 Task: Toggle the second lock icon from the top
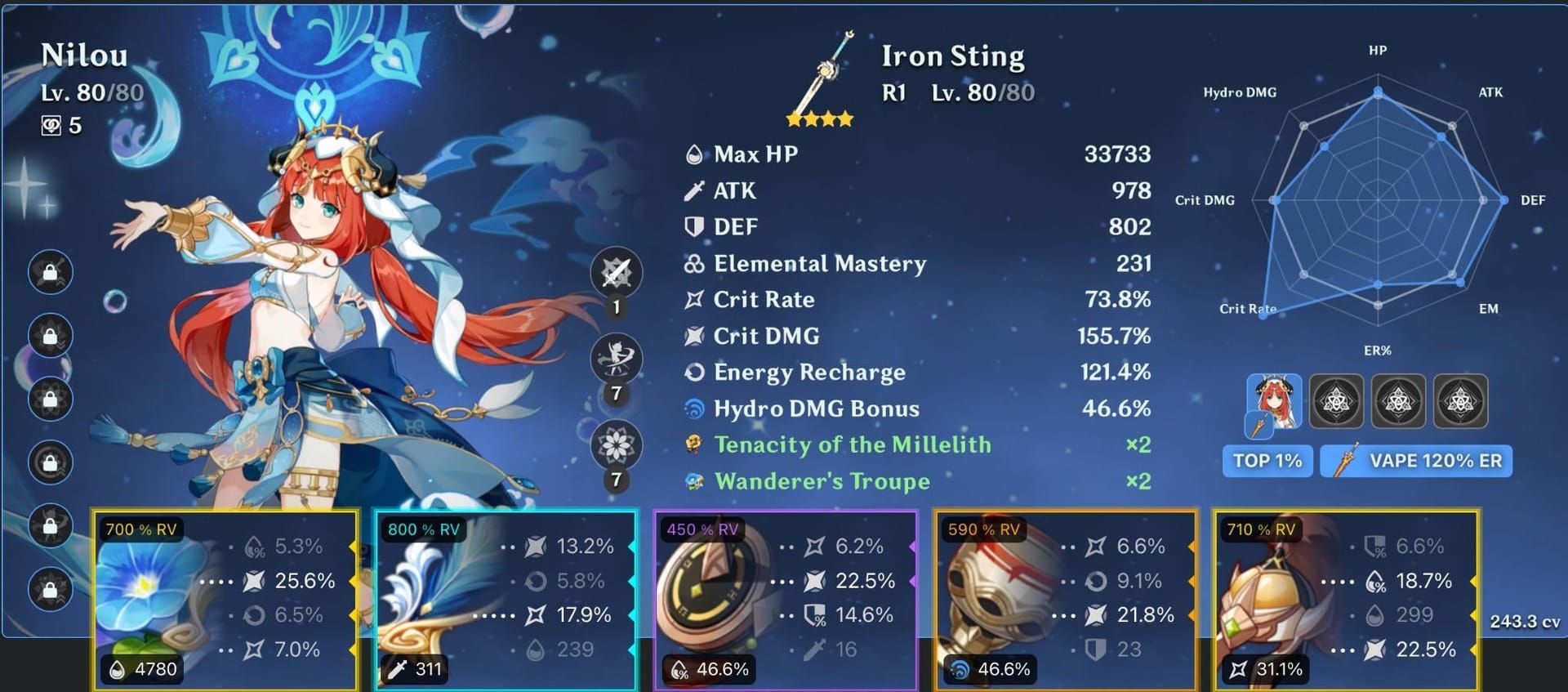(x=50, y=333)
